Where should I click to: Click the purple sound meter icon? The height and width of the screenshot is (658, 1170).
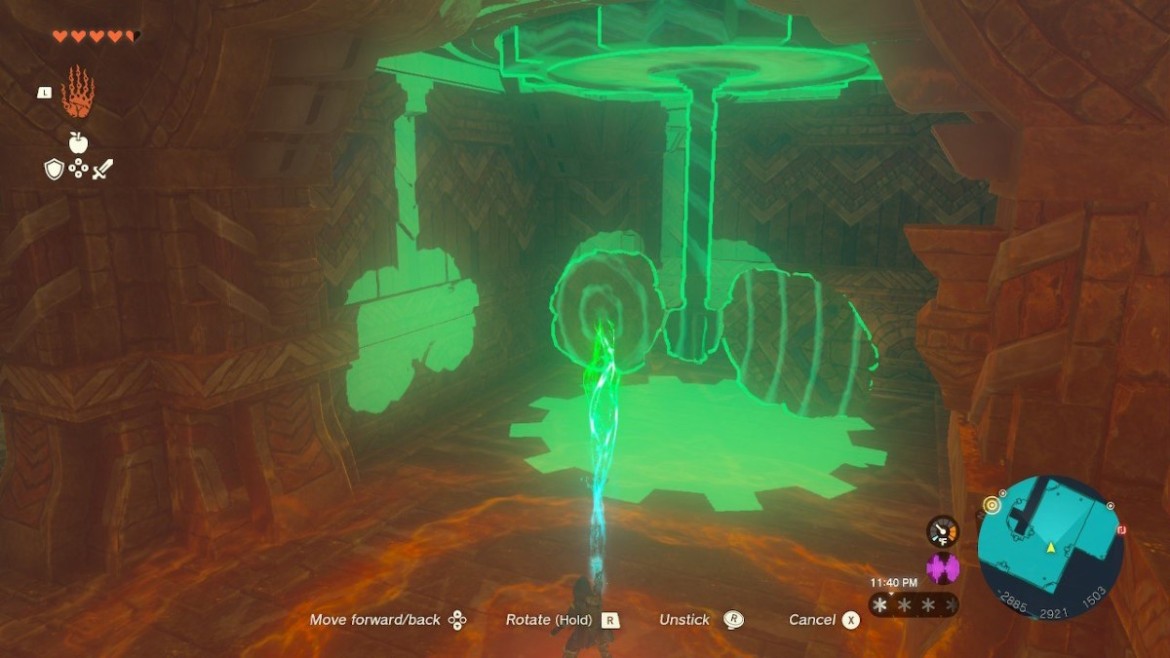click(x=943, y=568)
